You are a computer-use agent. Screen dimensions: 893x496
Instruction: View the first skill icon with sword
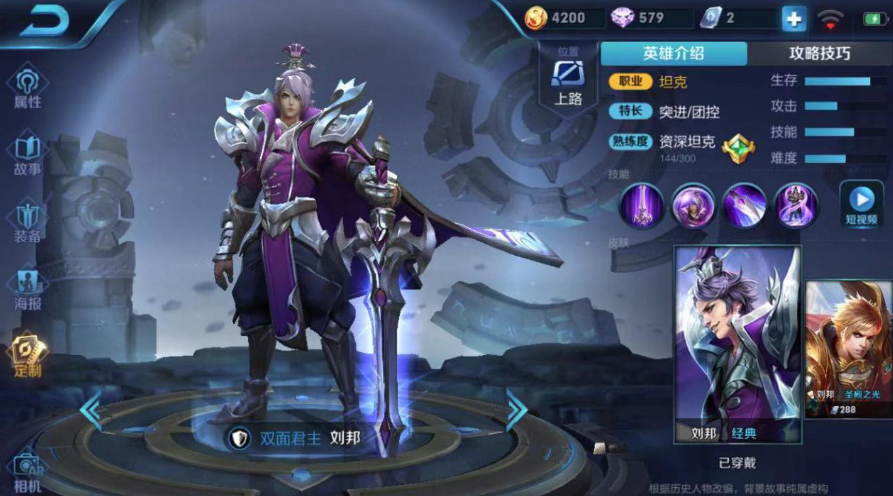click(640, 205)
